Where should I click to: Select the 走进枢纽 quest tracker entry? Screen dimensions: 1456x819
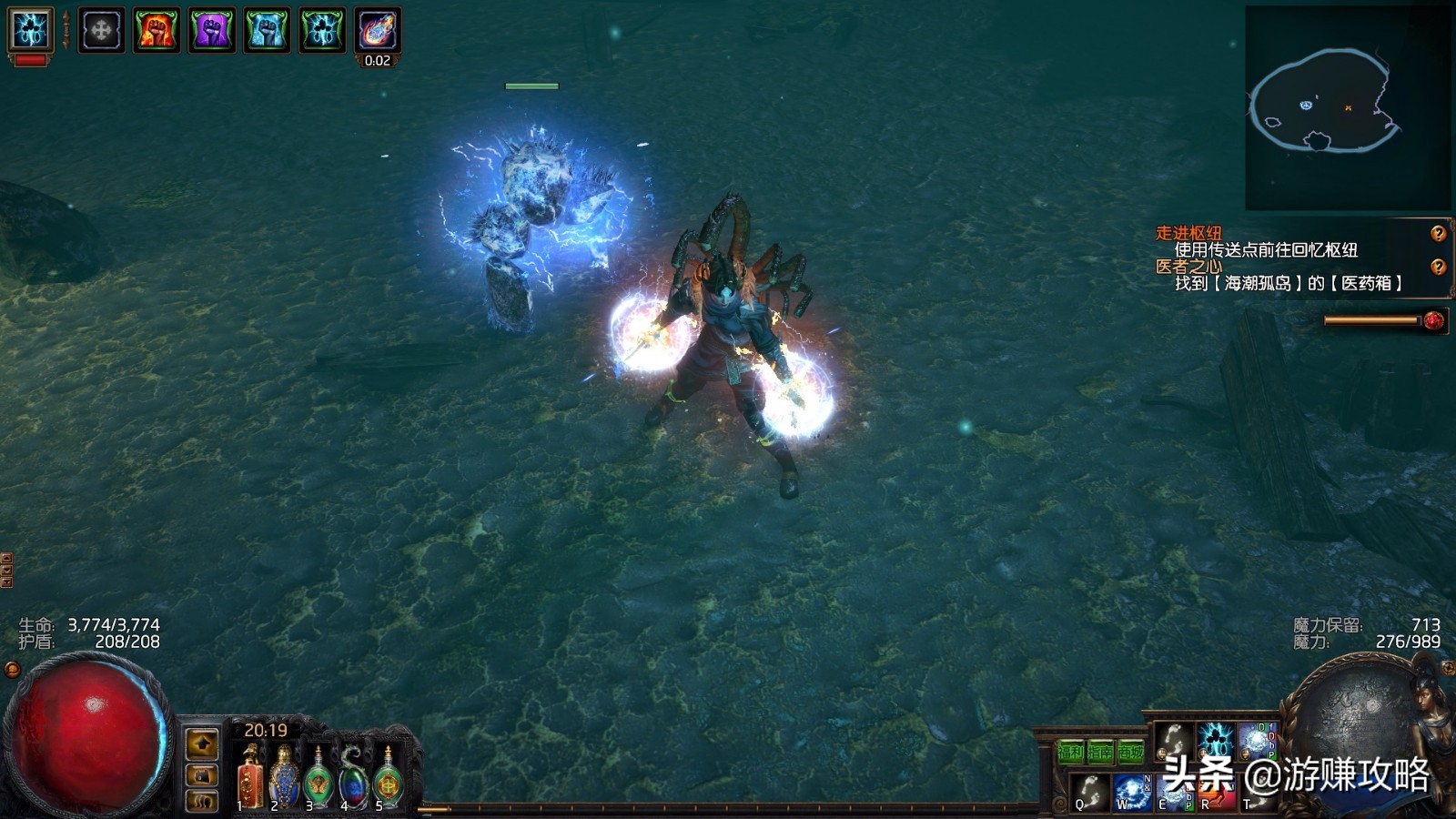(x=1188, y=233)
